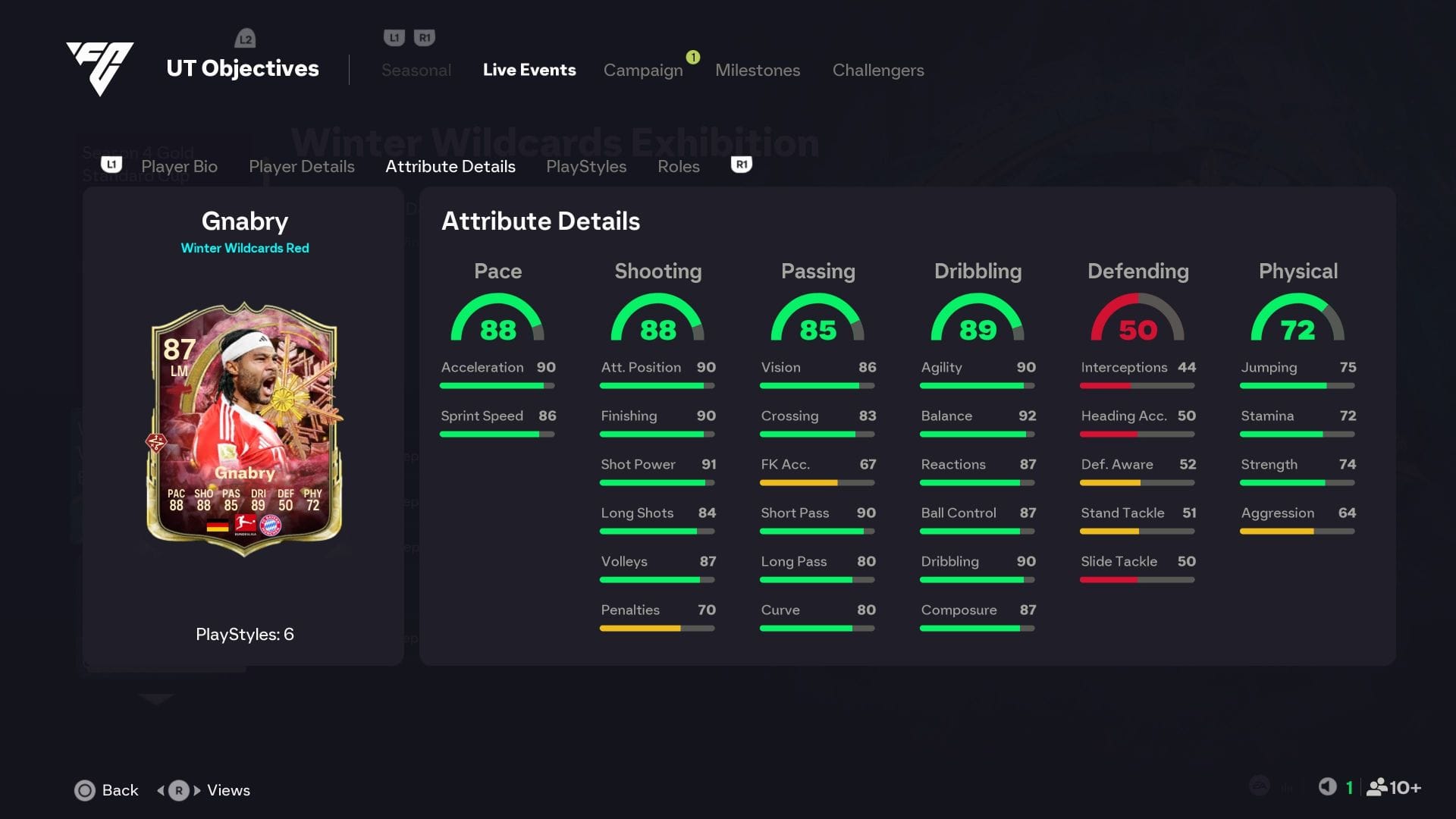Click the Sprint Speed stat bar
Viewport: 1456px width, 819px height.
(x=498, y=434)
